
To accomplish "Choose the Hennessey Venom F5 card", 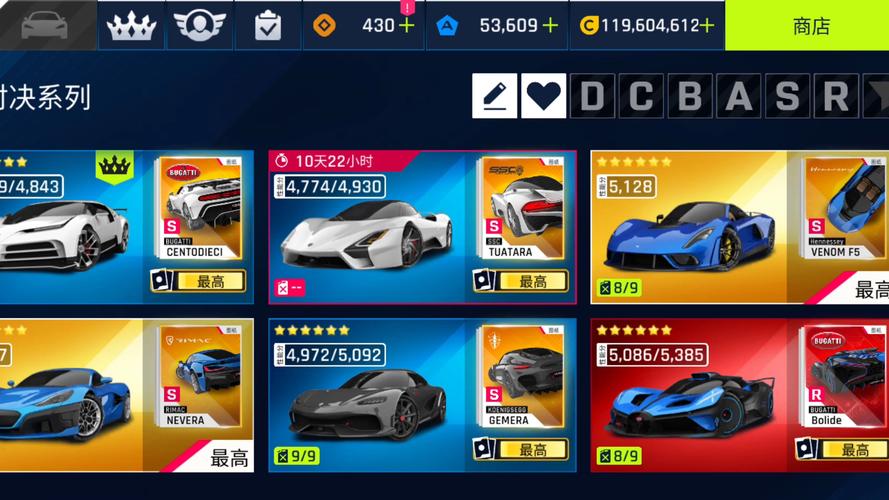I will 739,227.
